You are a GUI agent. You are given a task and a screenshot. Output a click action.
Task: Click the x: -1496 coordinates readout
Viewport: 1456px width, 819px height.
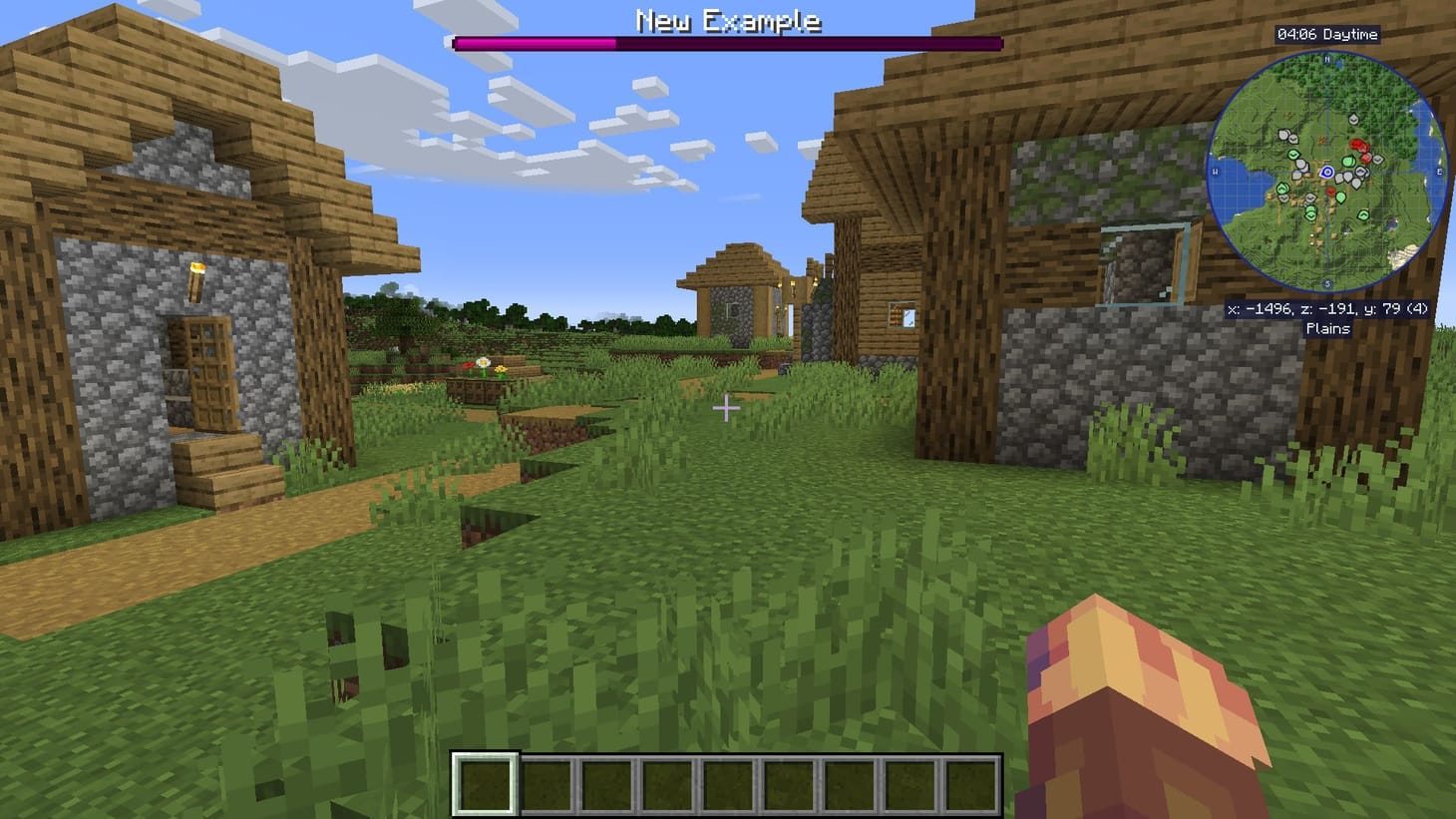pos(1326,309)
